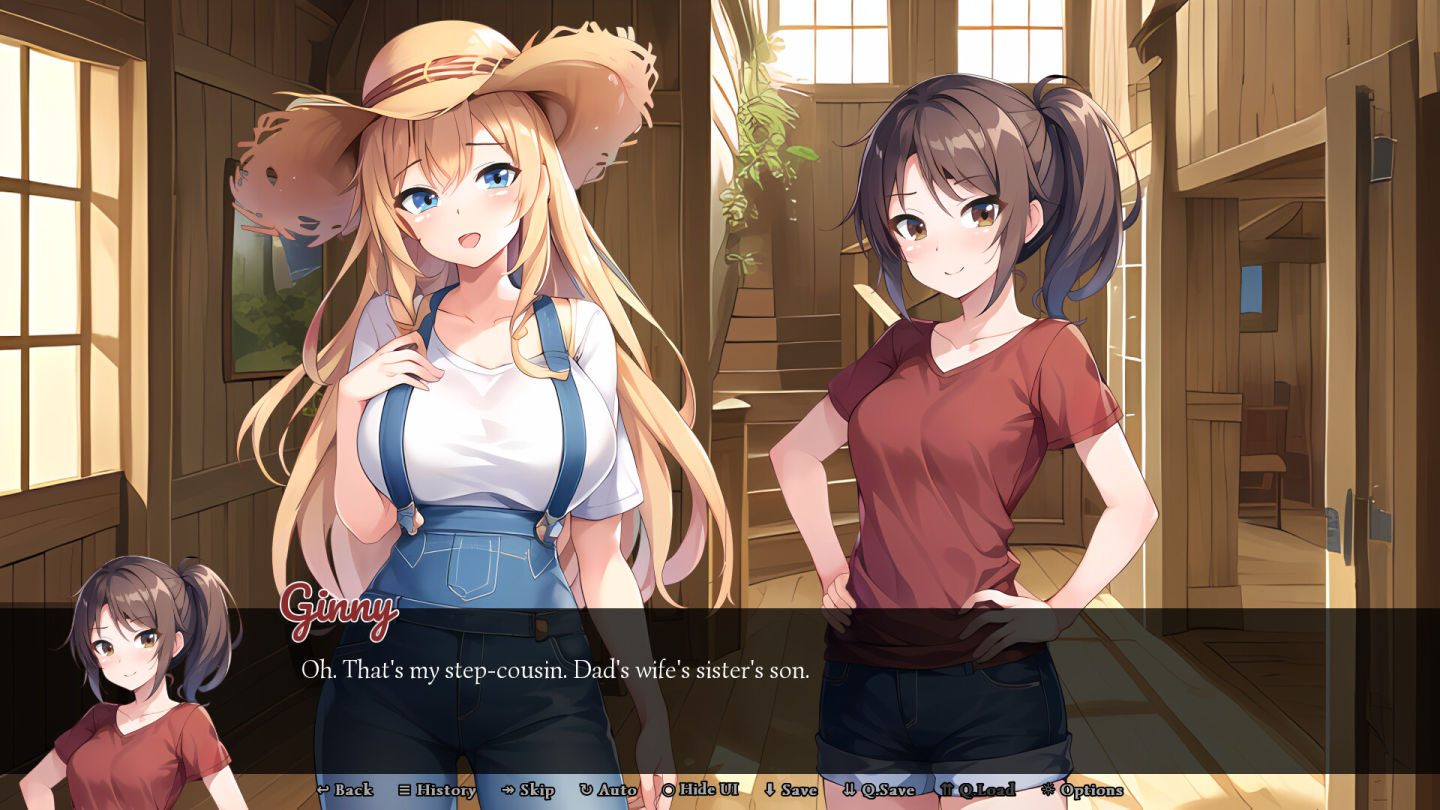The image size is (1440, 810).
Task: Click the Skip fast-forward icon
Action: click(507, 790)
